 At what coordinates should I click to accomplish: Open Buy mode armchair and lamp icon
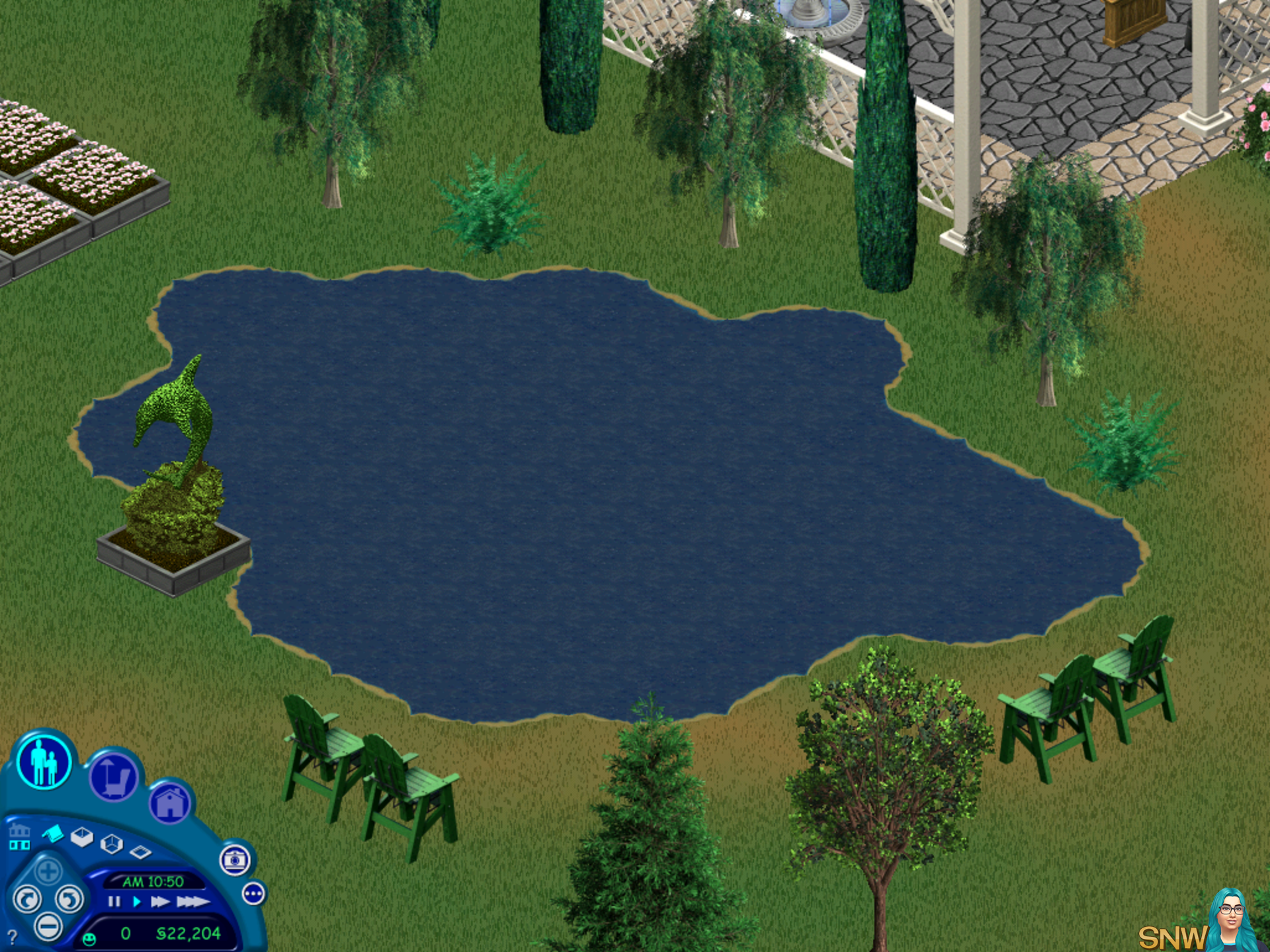coord(113,778)
